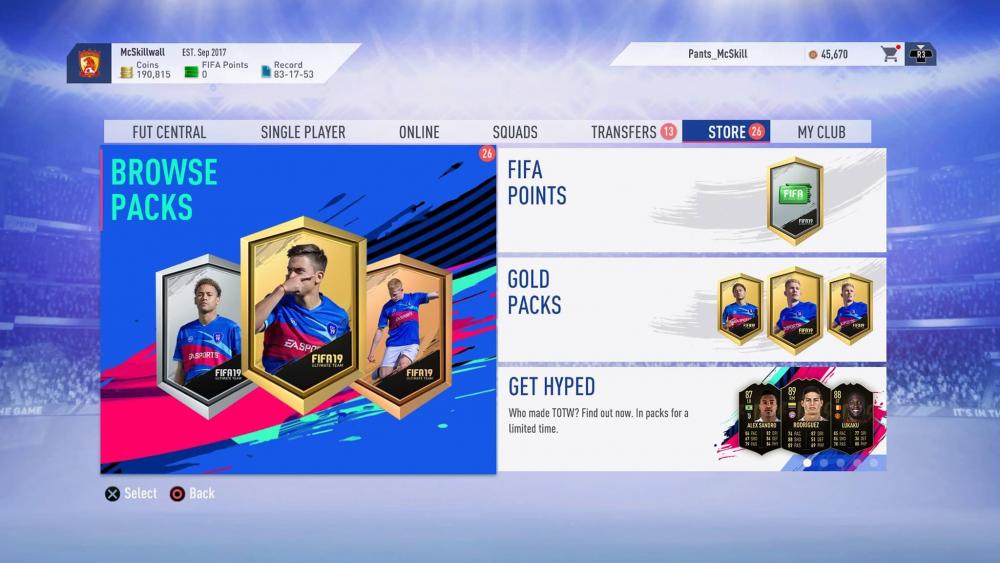Choose the Gold Packs tile
The image size is (1000, 563).
691,309
